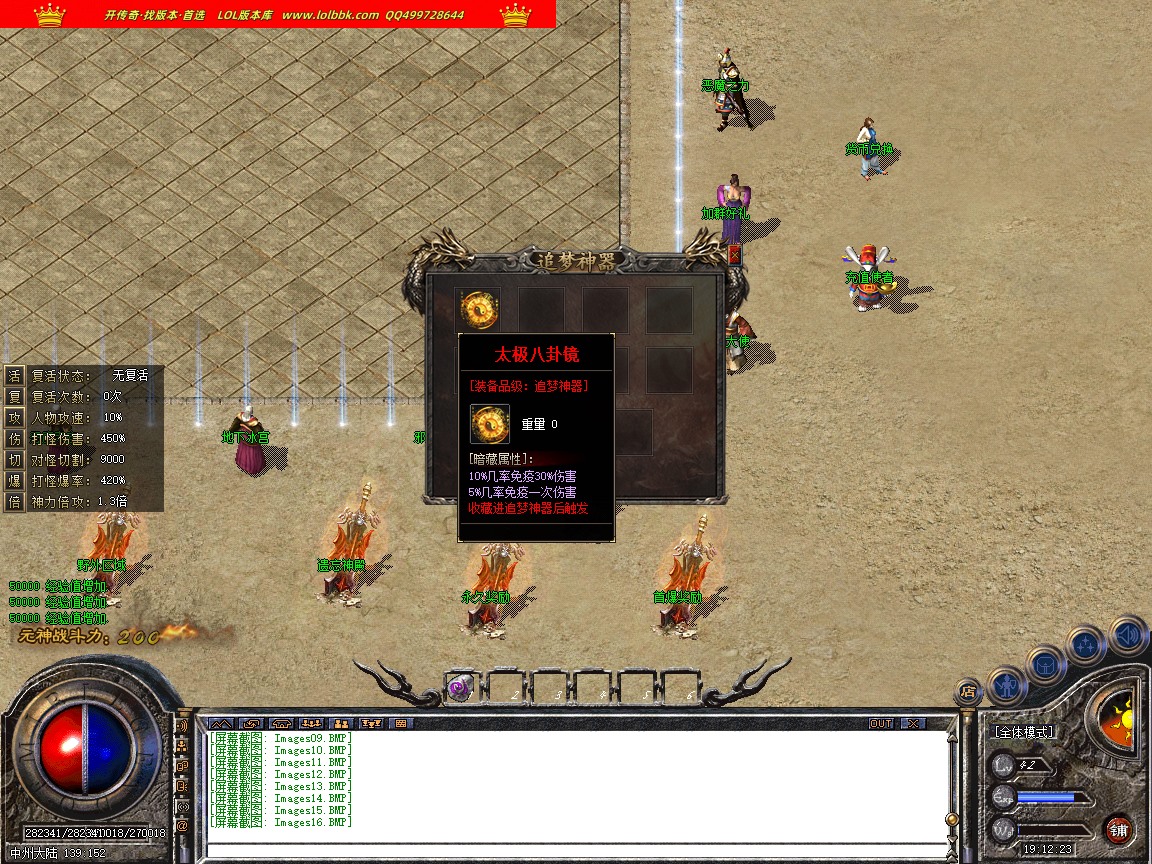Click the 爆 drop rate button
The width and height of the screenshot is (1152, 864).
point(15,480)
